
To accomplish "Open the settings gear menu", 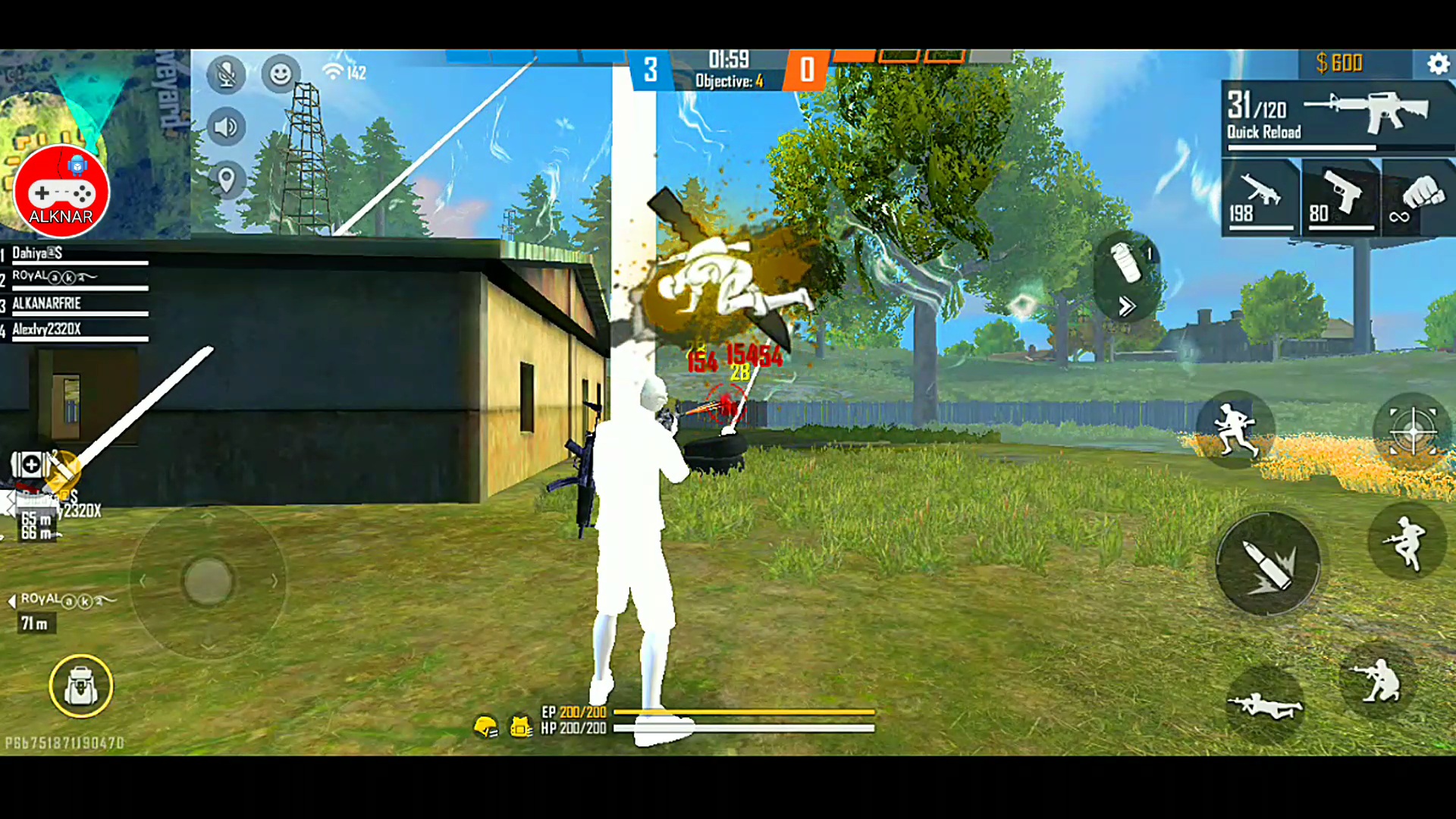I will [x=1439, y=64].
